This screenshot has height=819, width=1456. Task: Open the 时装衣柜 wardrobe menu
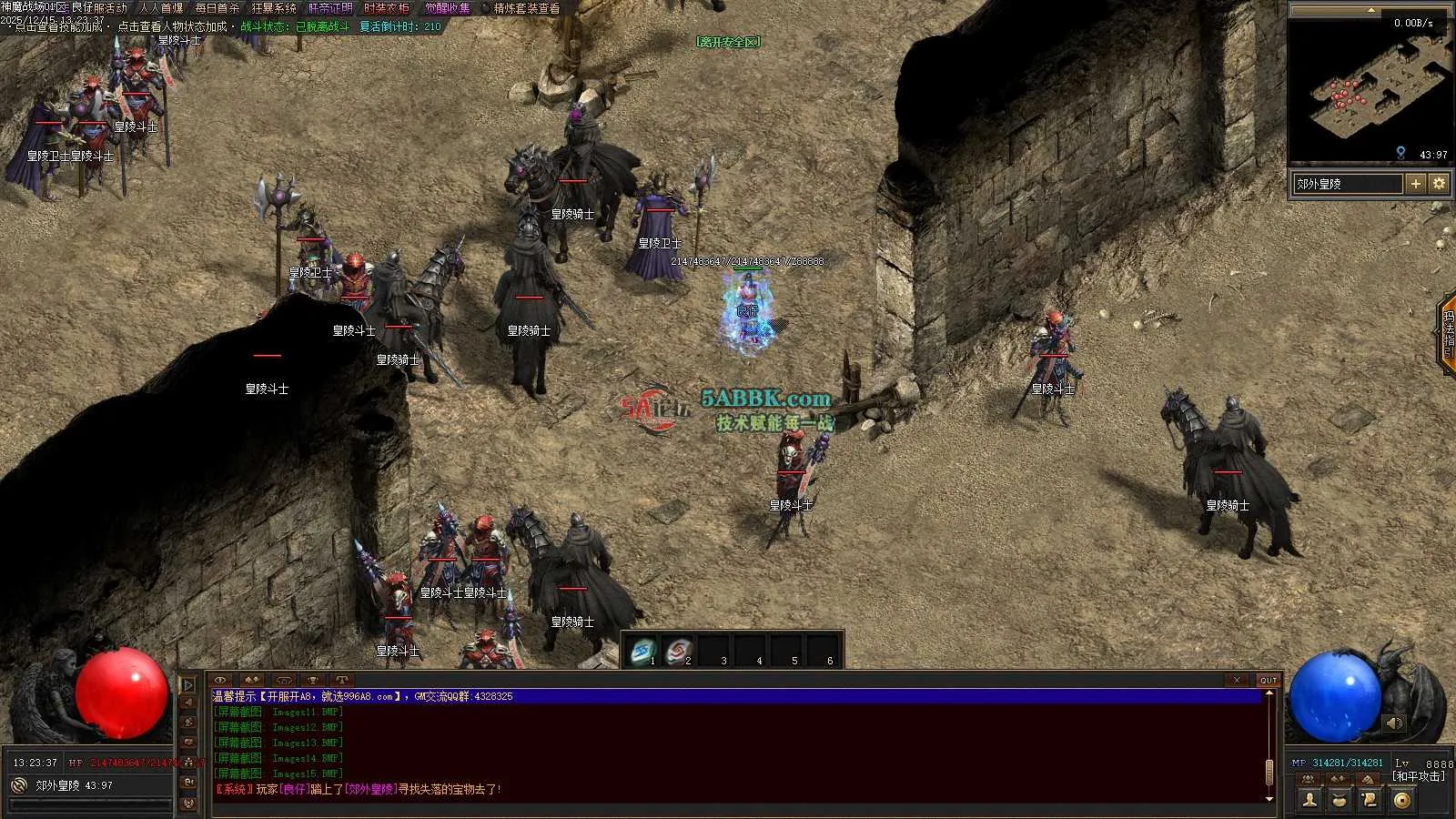387,8
